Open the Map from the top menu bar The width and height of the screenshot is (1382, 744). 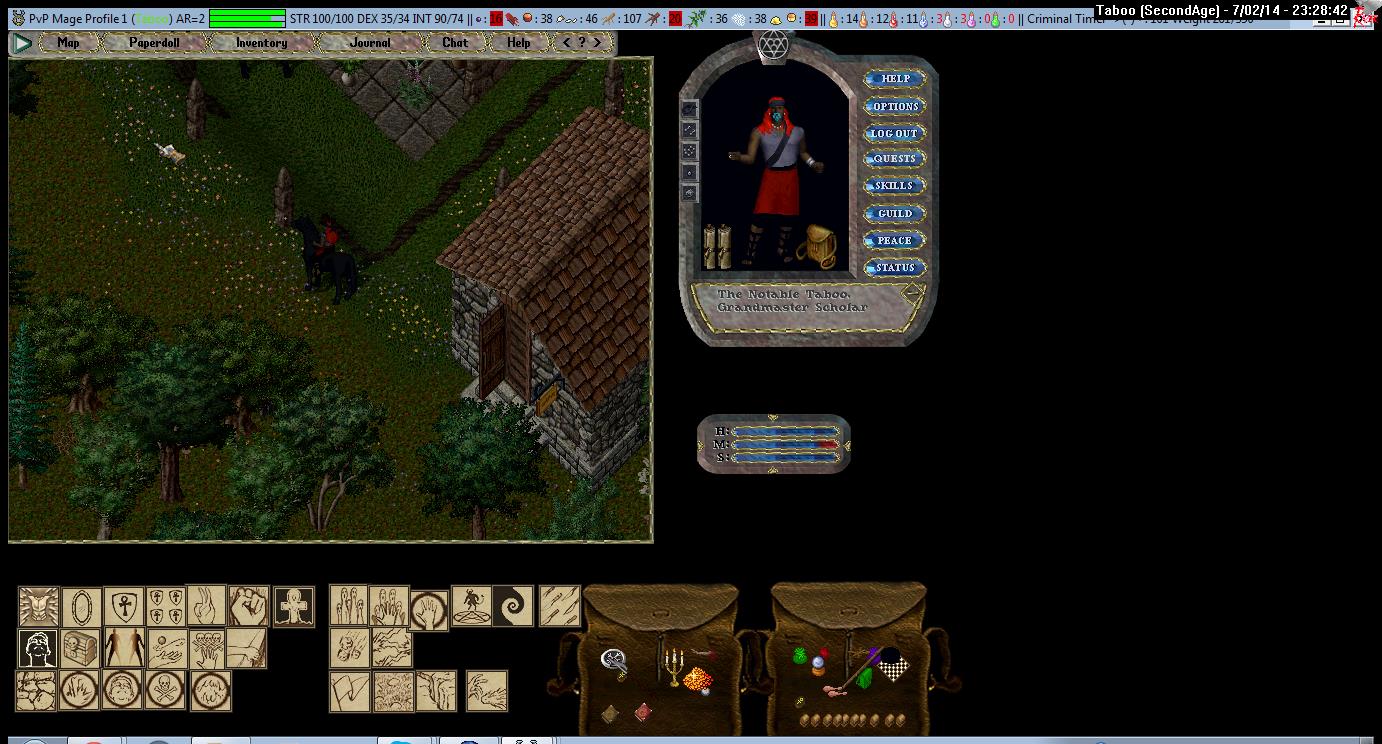(68, 43)
